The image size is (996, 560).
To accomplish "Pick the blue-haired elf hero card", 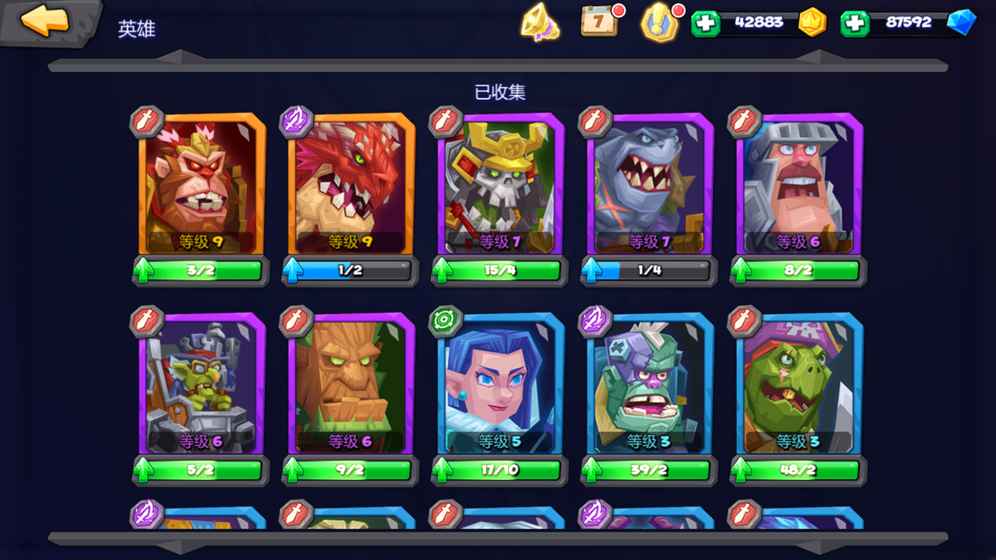I will [x=500, y=385].
